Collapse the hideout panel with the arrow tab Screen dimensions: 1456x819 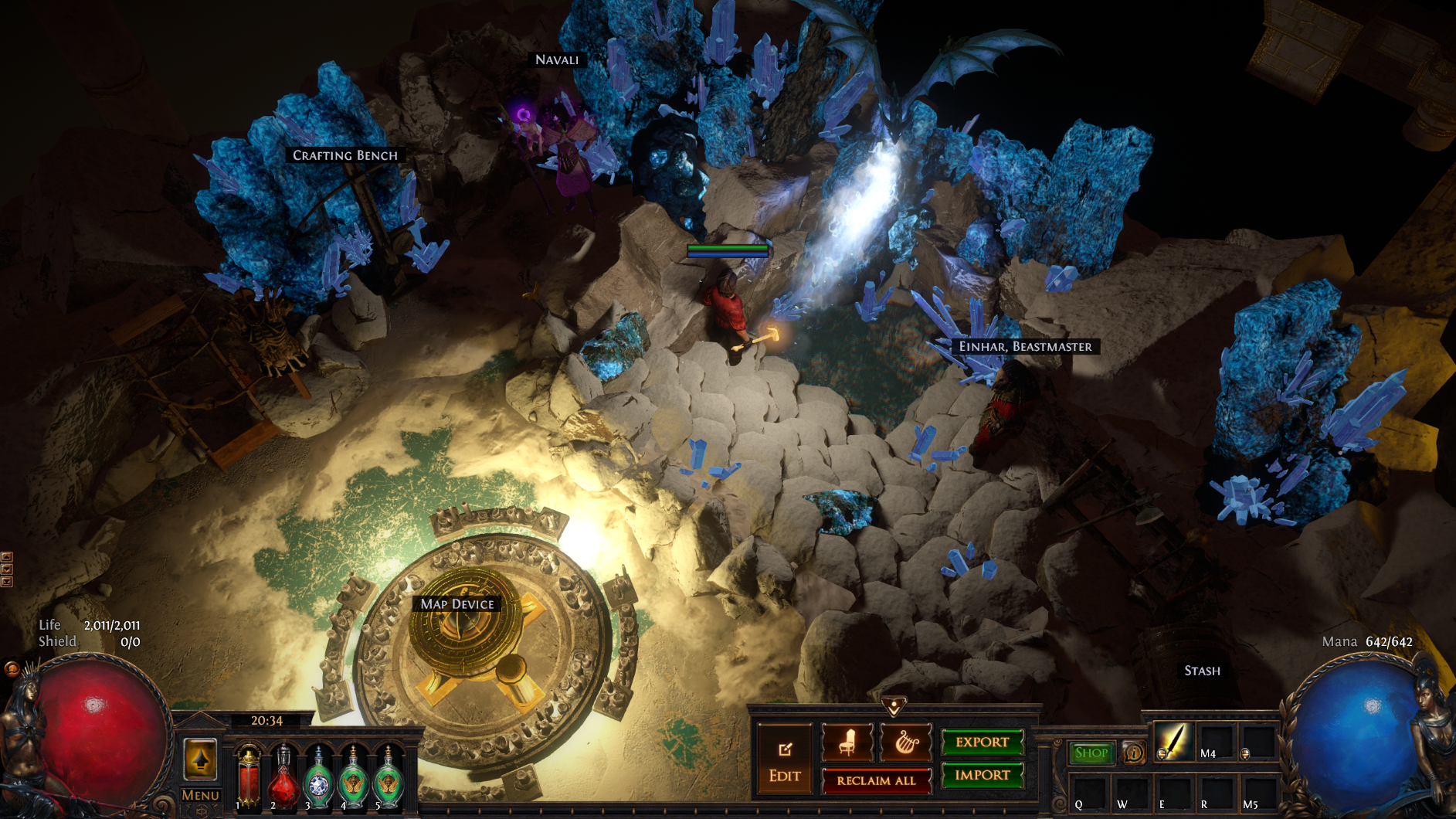pyautogui.click(x=894, y=705)
